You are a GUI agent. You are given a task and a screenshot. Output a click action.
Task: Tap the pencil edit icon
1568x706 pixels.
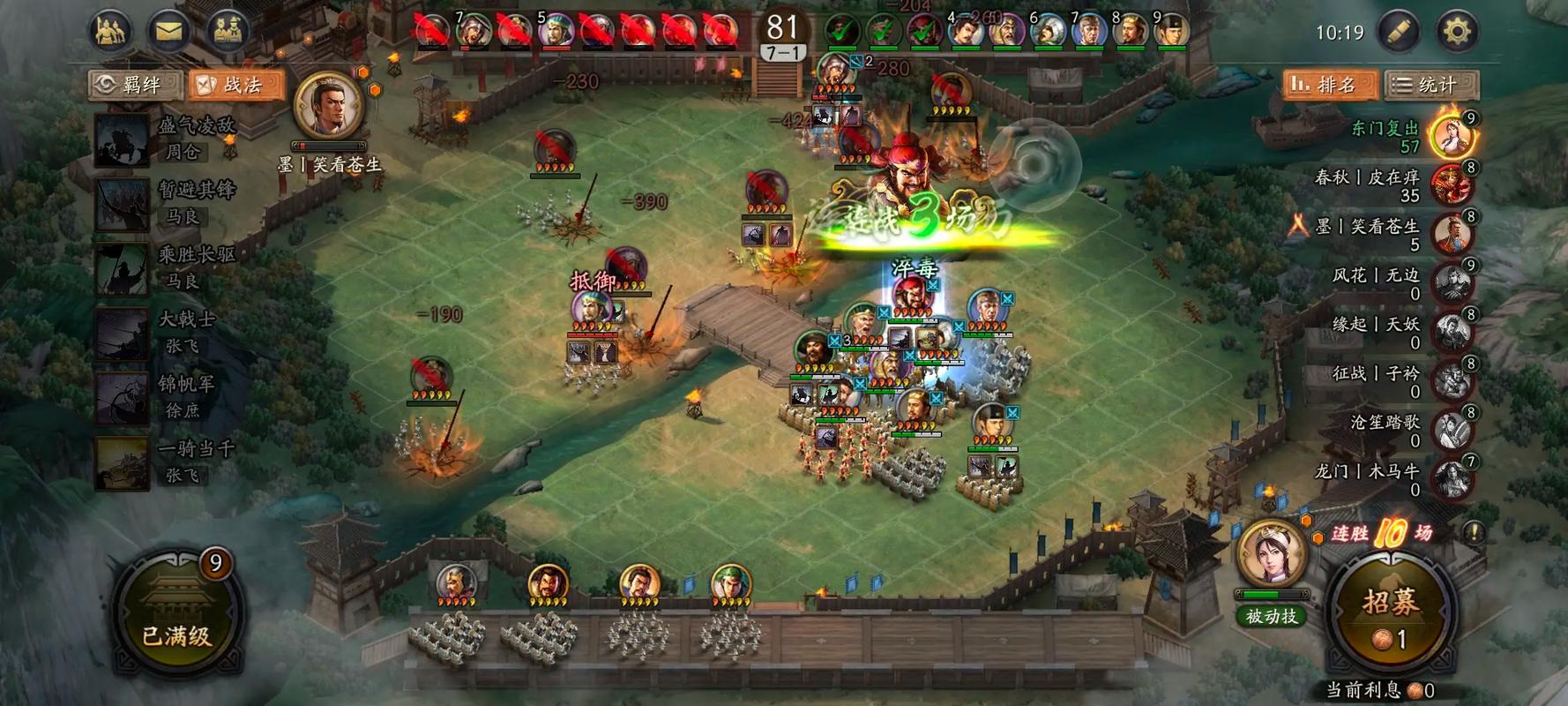[x=1399, y=32]
